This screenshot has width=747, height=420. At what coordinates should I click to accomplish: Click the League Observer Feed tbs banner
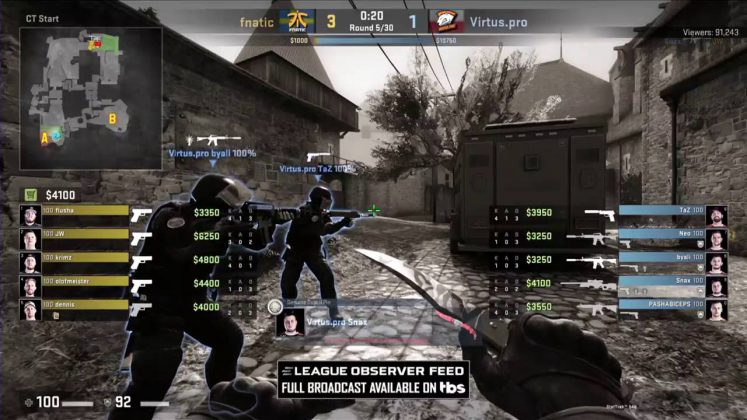pyautogui.click(x=374, y=379)
